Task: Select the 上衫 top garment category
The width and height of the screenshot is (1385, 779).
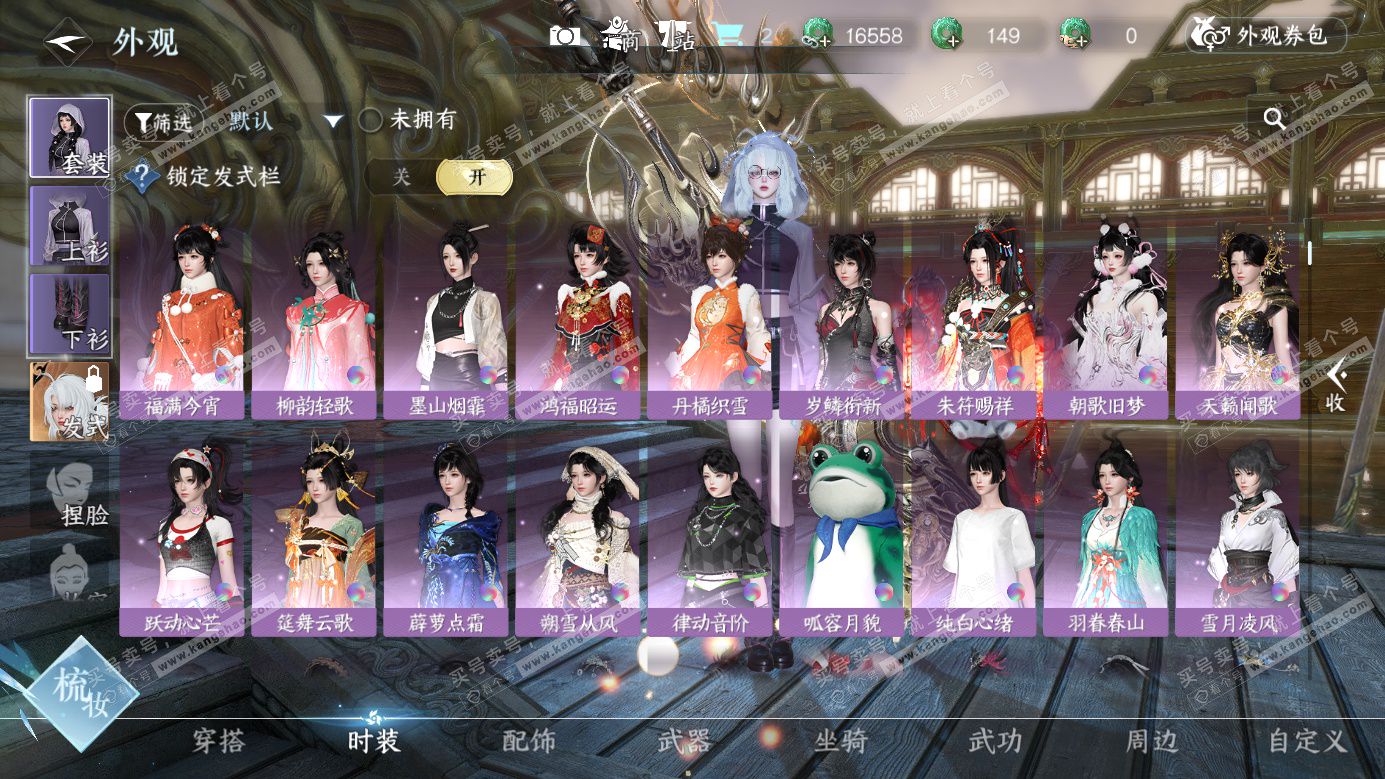Action: pos(69,226)
